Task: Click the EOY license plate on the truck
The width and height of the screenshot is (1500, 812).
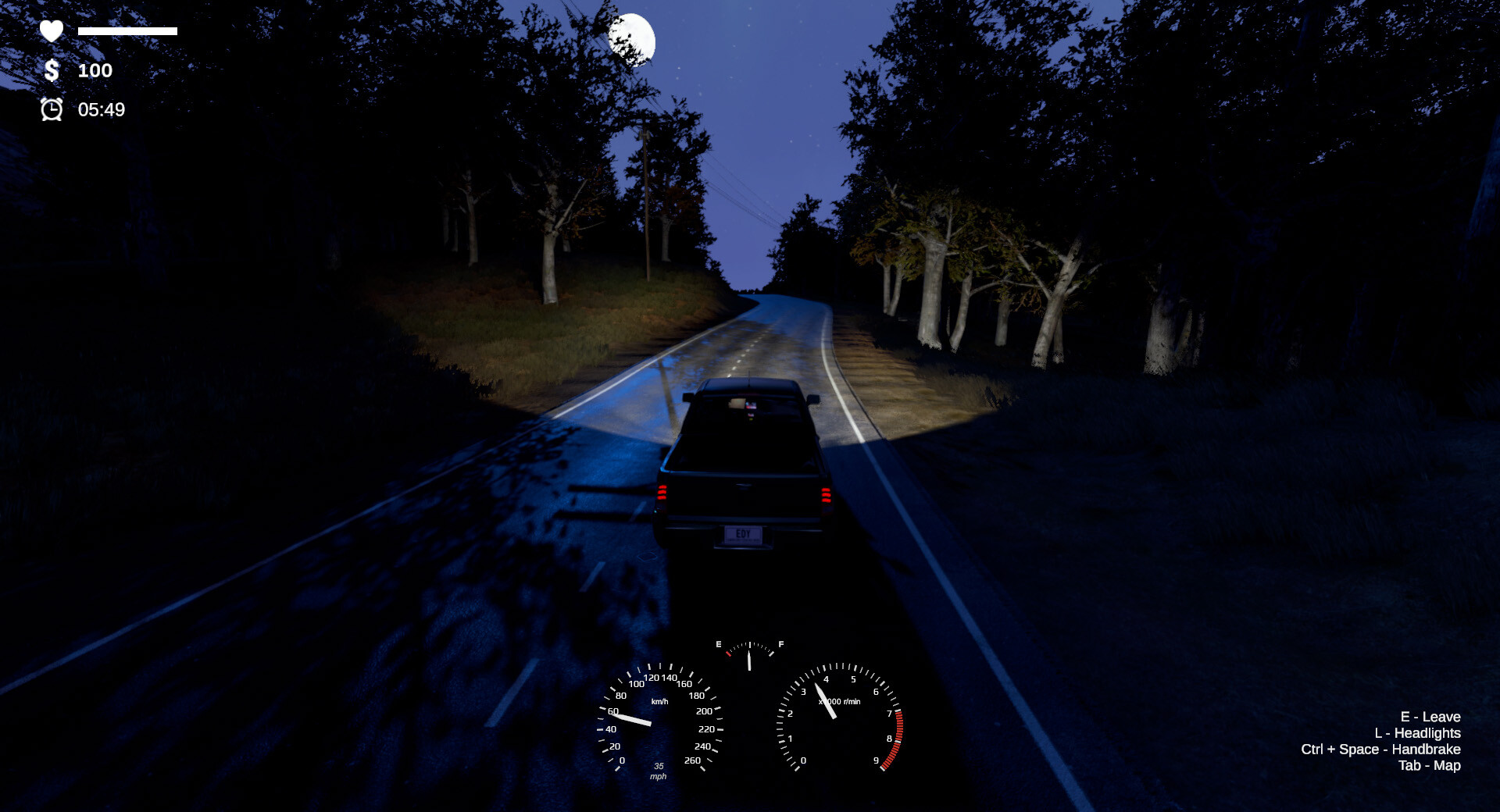Action: point(742,536)
